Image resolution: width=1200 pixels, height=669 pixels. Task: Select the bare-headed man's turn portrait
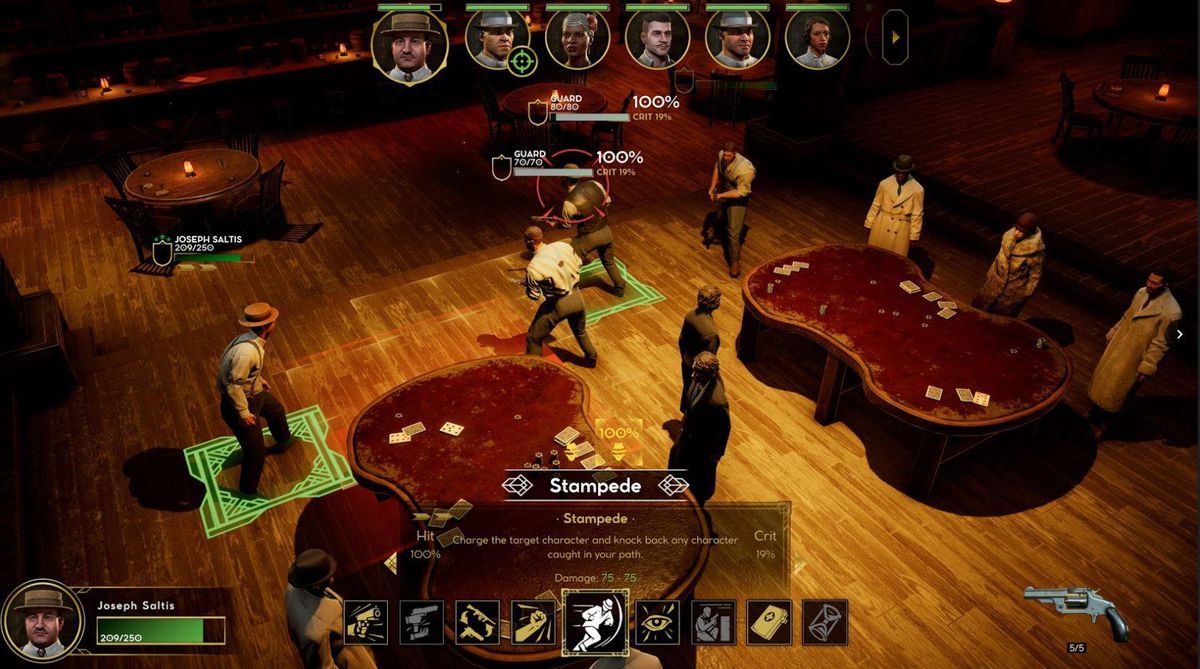(657, 40)
